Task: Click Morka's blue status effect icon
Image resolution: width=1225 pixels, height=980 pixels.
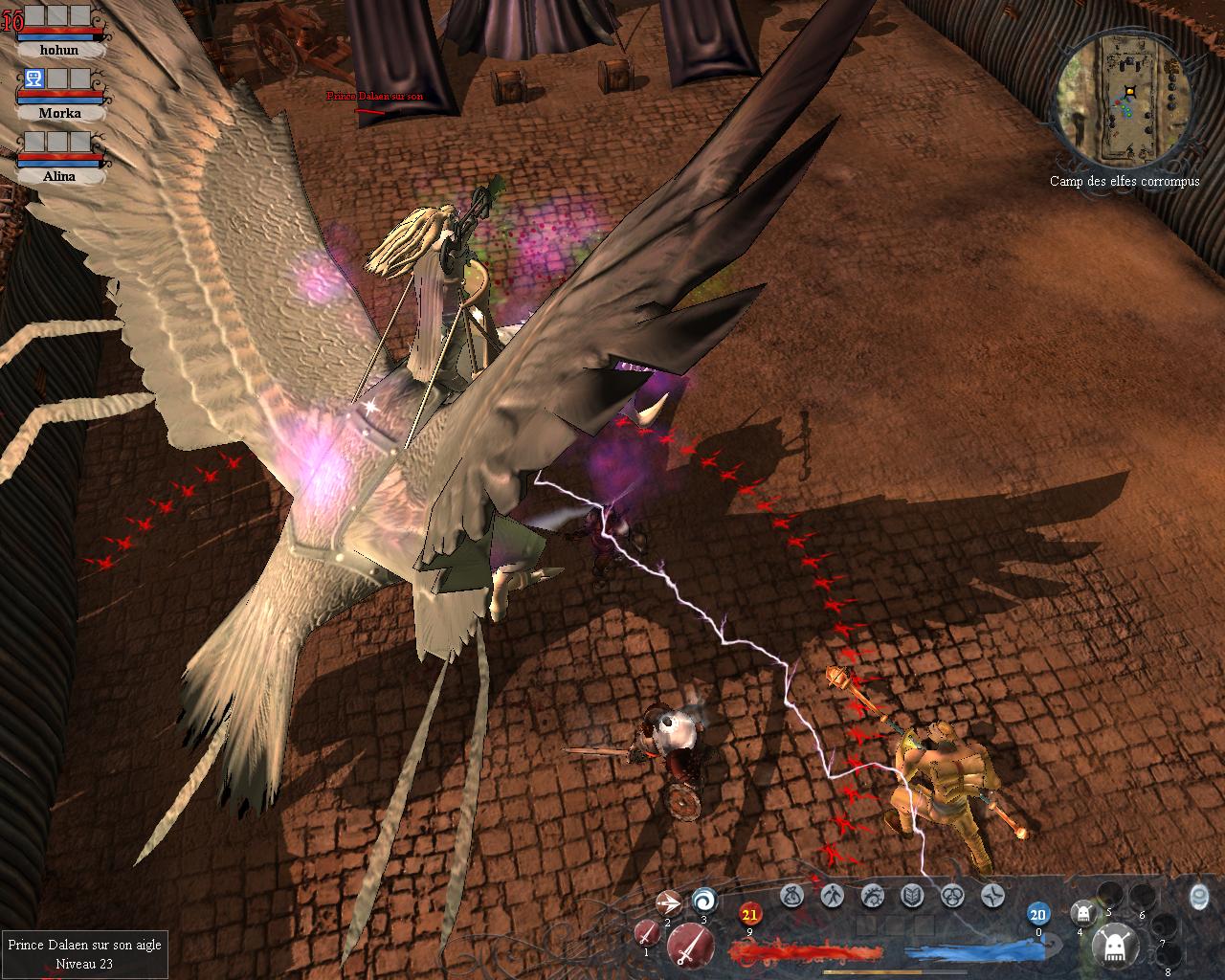Action: [33, 78]
